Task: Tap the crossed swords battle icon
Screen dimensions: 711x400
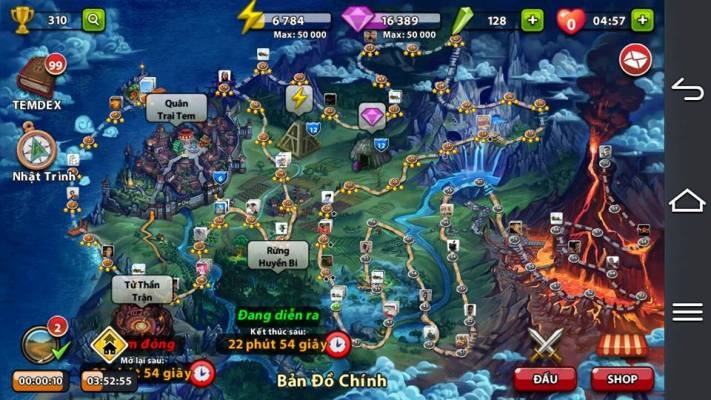Action: coord(545,345)
